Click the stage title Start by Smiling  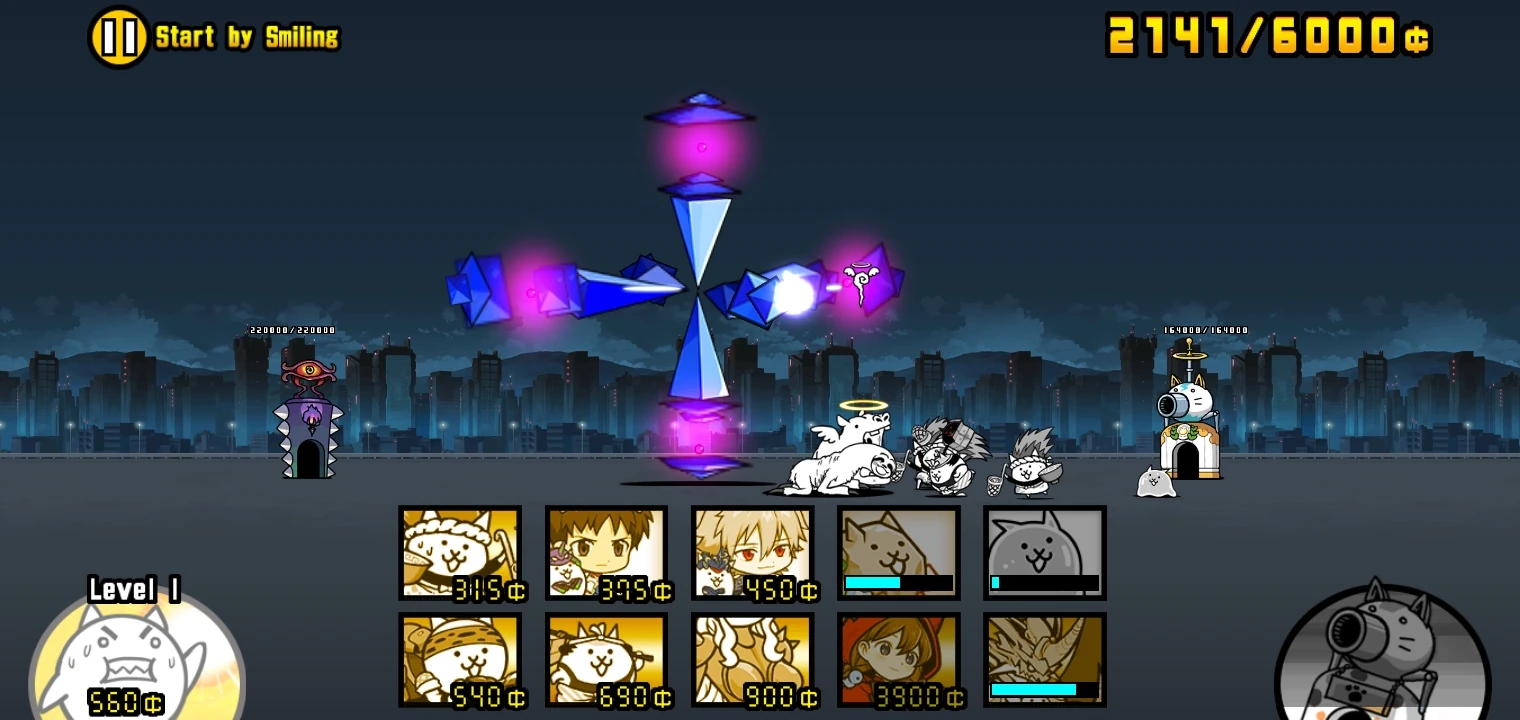[x=250, y=37]
